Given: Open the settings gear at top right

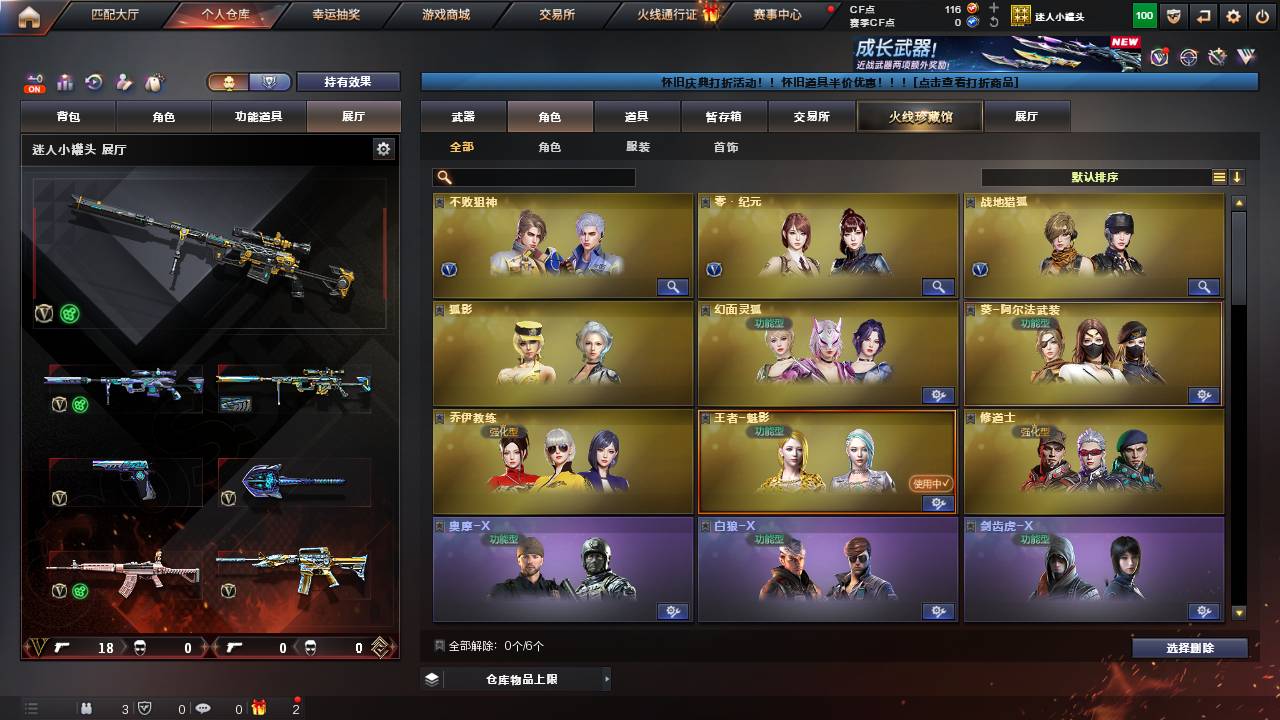Looking at the screenshot, I should pyautogui.click(x=1233, y=14).
